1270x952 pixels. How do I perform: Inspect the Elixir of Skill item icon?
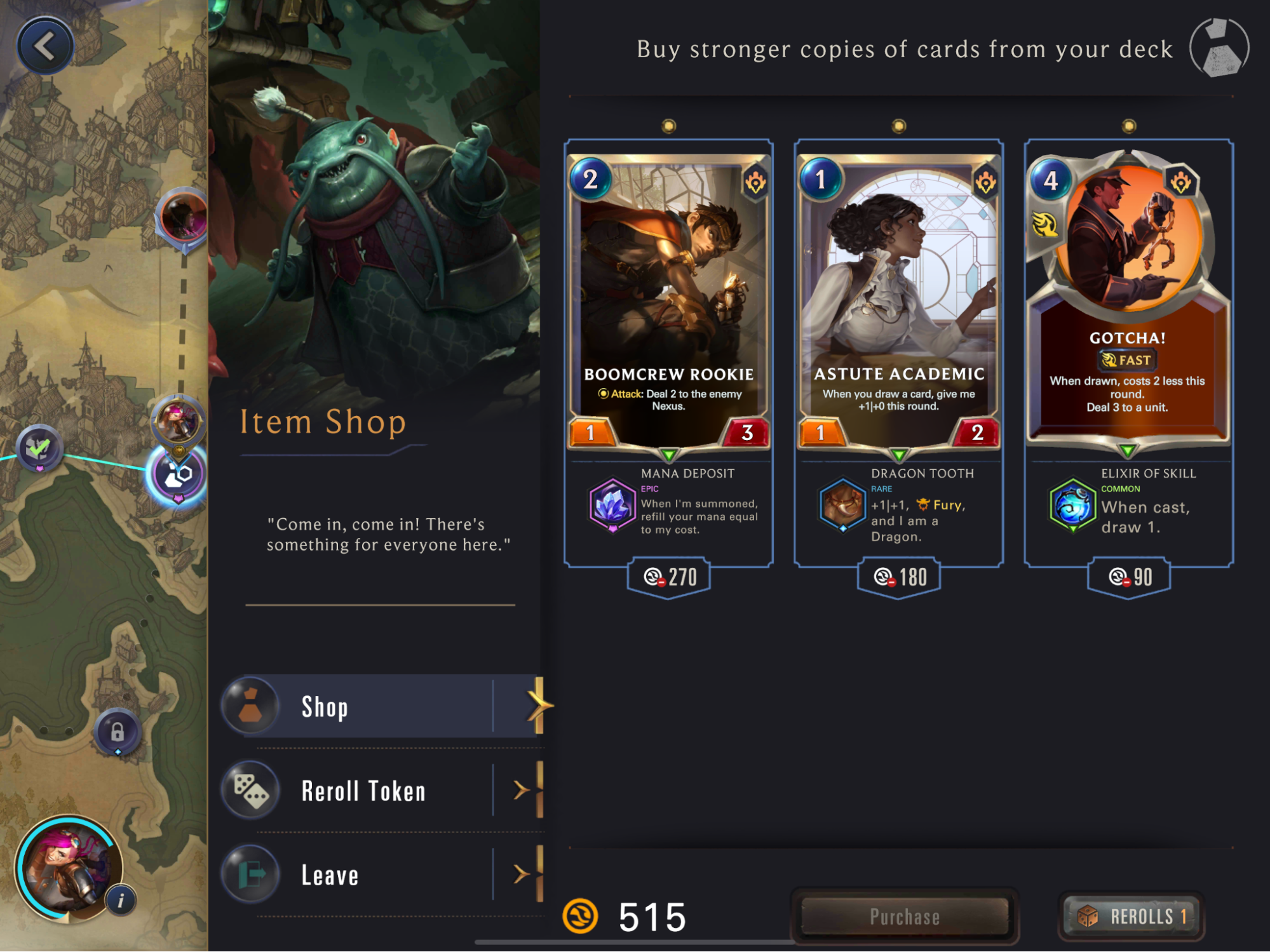click(1072, 506)
